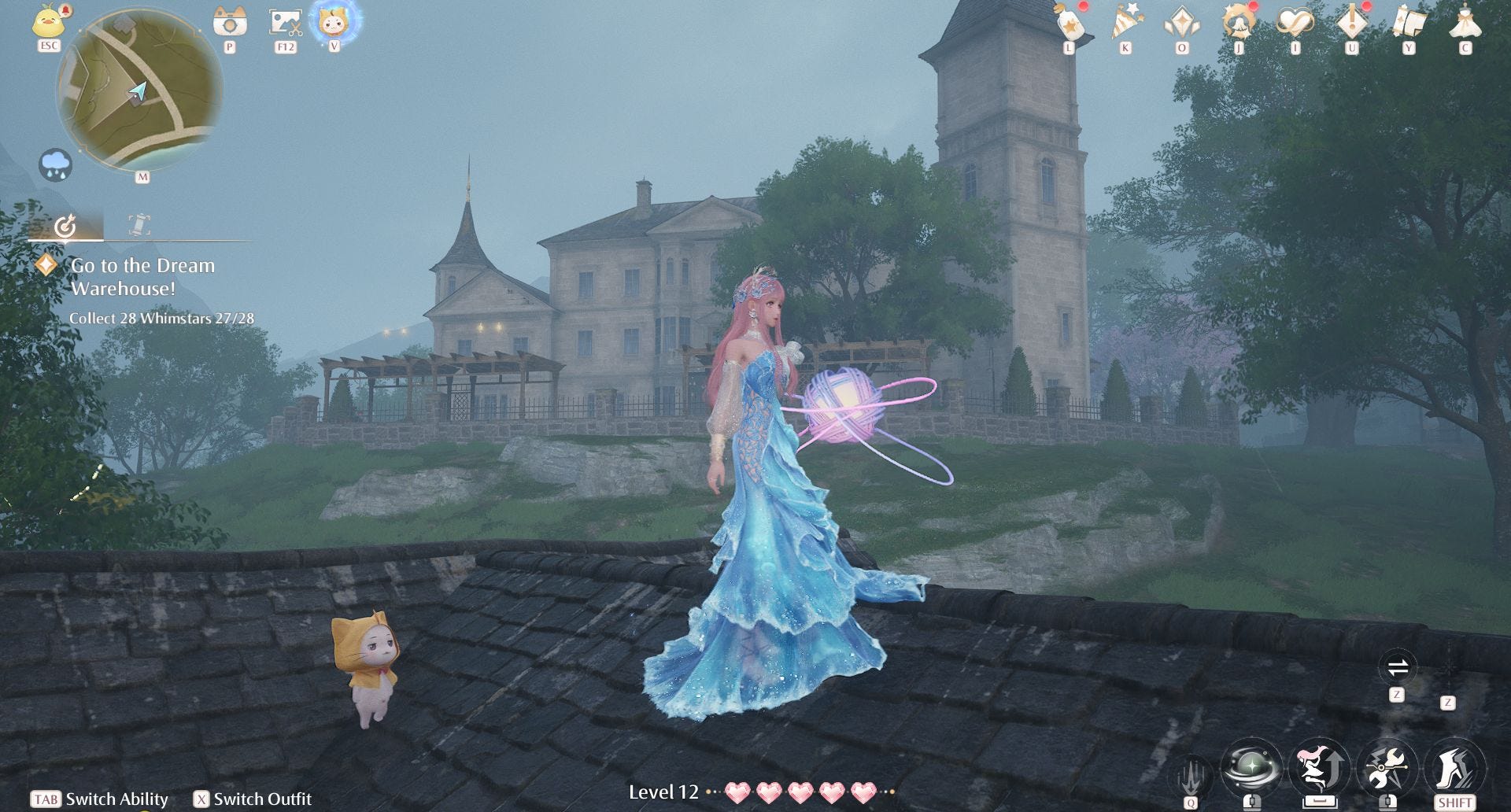Image resolution: width=1511 pixels, height=812 pixels.
Task: Open the tracked quest Go to the Dream Warehouse
Action: point(142,277)
